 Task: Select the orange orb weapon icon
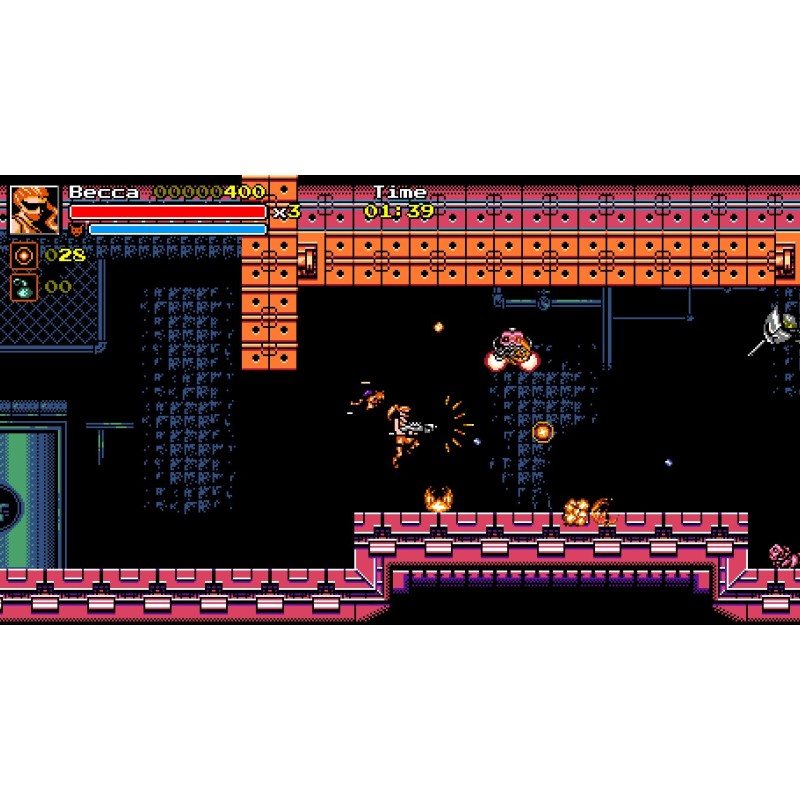[24, 256]
